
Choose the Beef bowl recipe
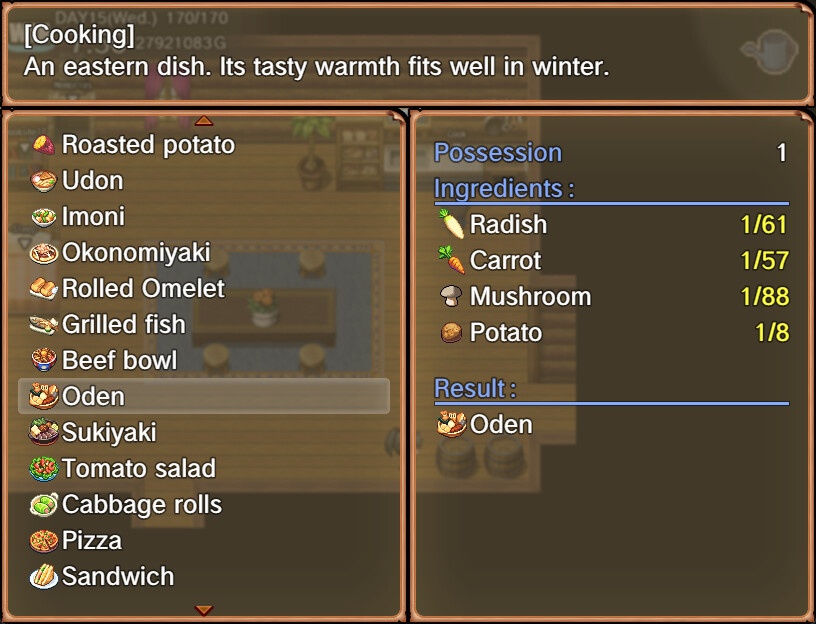[119, 361]
